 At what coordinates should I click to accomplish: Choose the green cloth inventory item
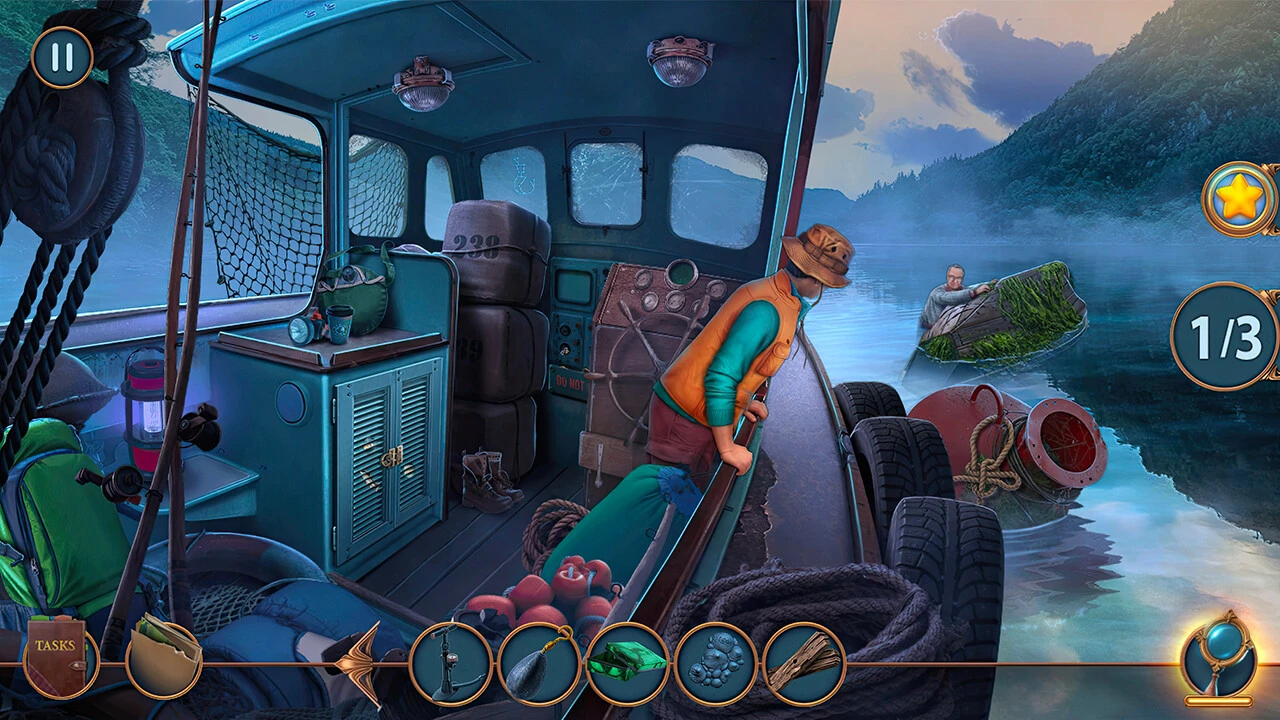pos(627,663)
